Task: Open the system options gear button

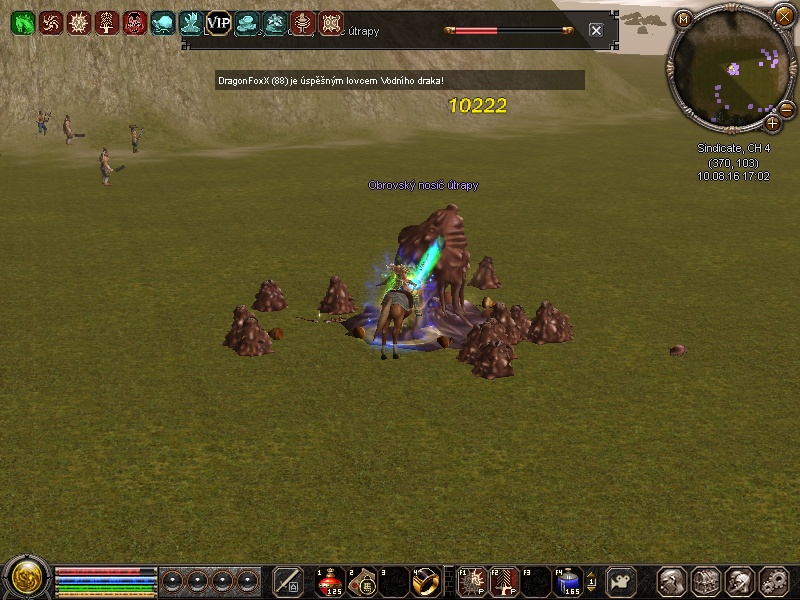Action: click(x=775, y=581)
